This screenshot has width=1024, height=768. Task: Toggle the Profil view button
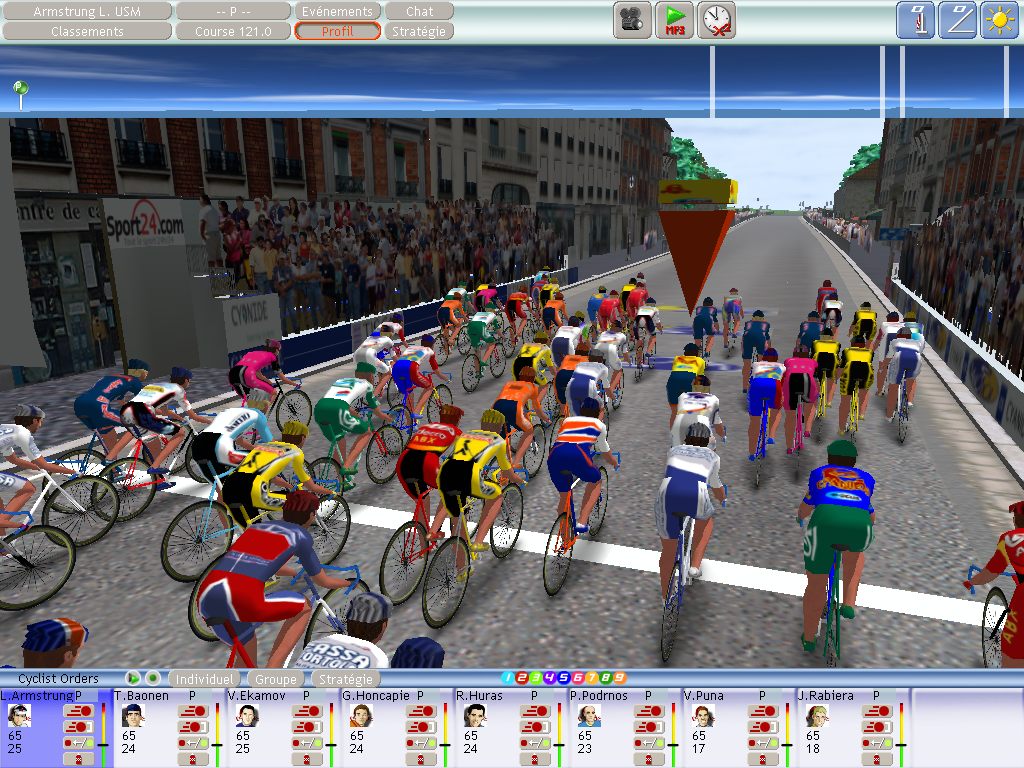pyautogui.click(x=337, y=31)
